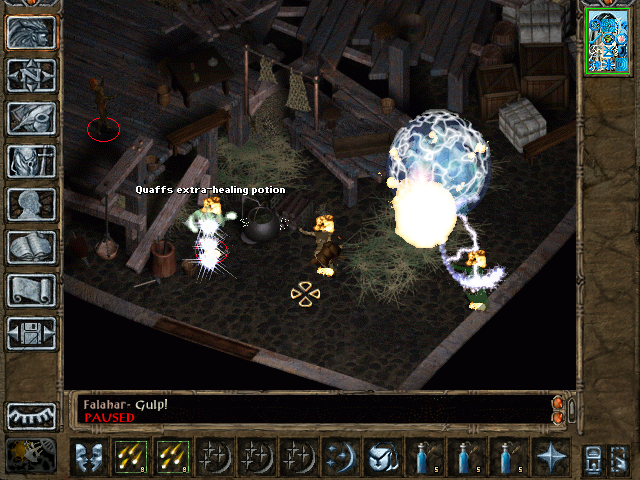Image resolution: width=640 pixels, height=480 pixels.
Task: Open options via the floppy disk button
Action: pos(31,333)
